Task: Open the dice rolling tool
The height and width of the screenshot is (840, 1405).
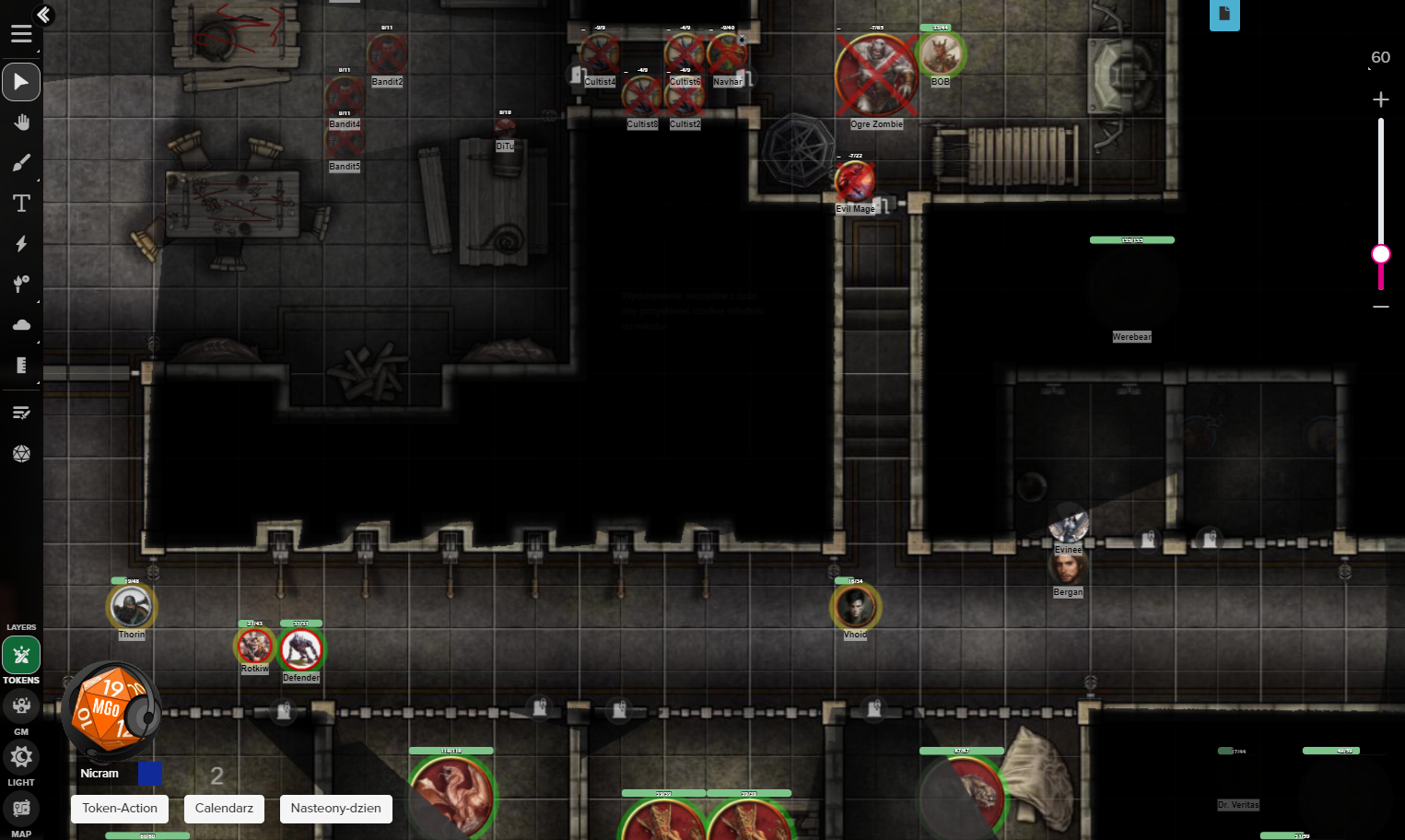Action: pyautogui.click(x=21, y=453)
